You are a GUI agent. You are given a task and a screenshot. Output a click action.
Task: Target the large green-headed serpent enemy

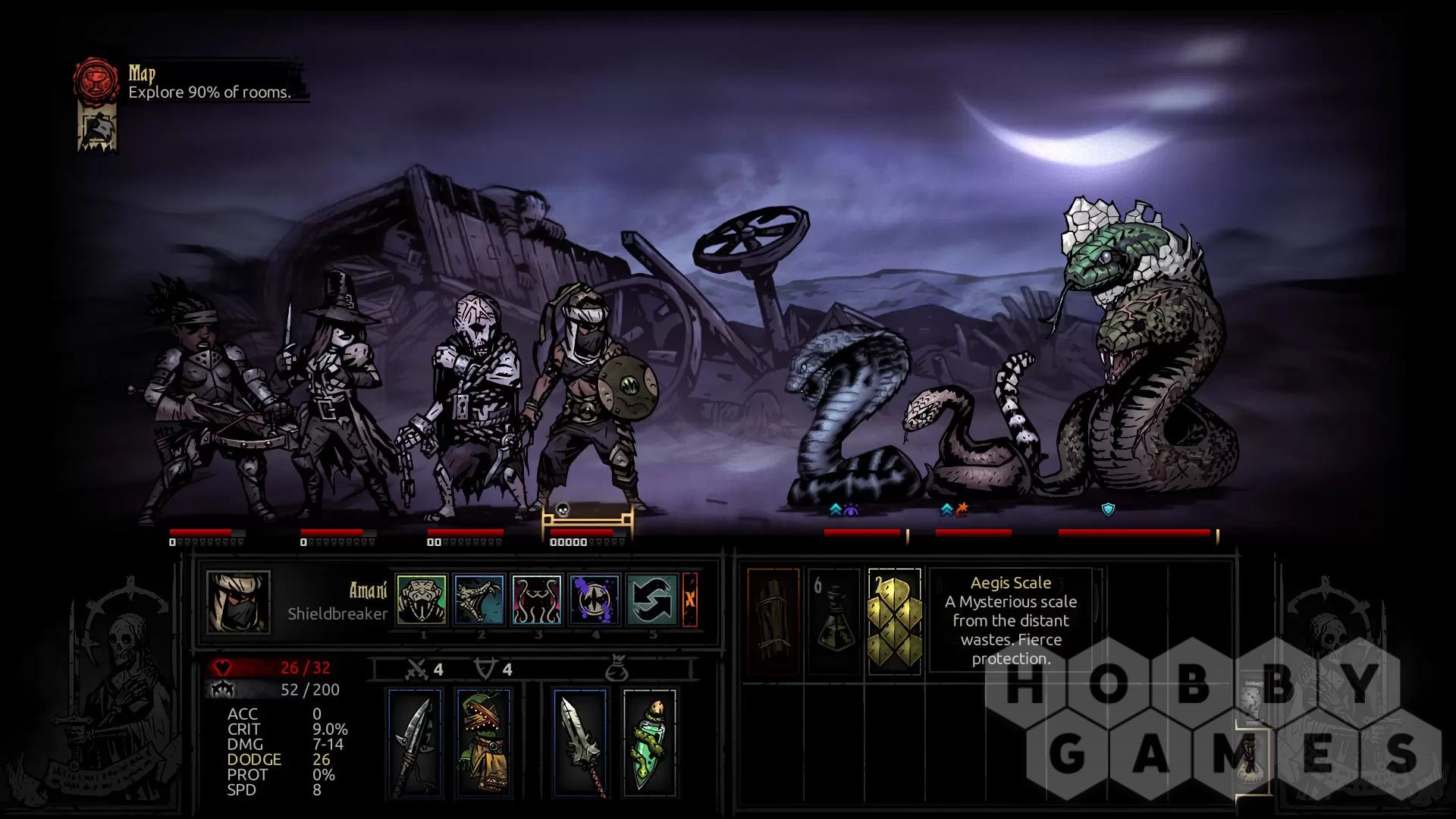click(x=1137, y=364)
